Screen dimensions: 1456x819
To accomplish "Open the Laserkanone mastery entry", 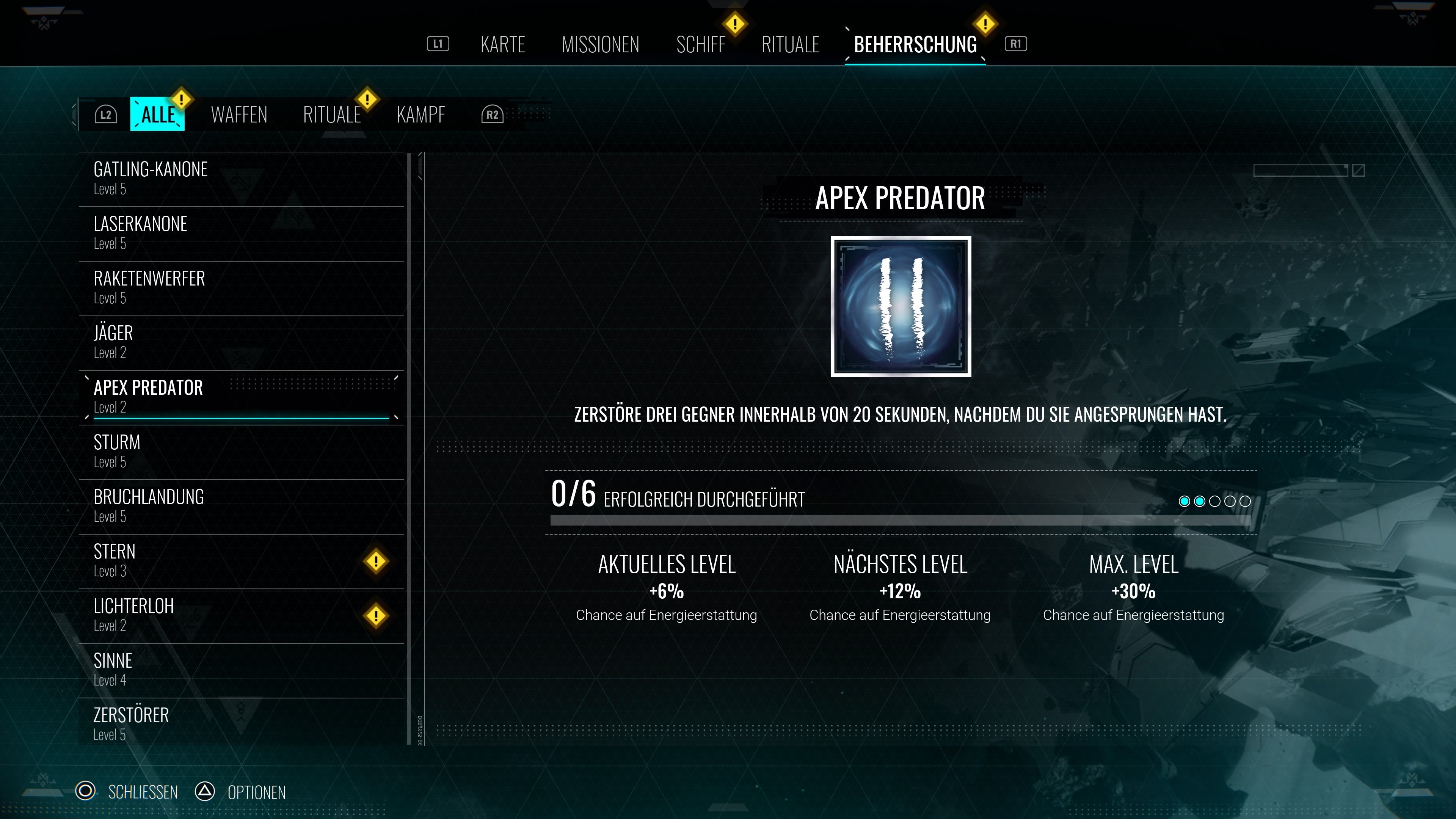I will [242, 233].
